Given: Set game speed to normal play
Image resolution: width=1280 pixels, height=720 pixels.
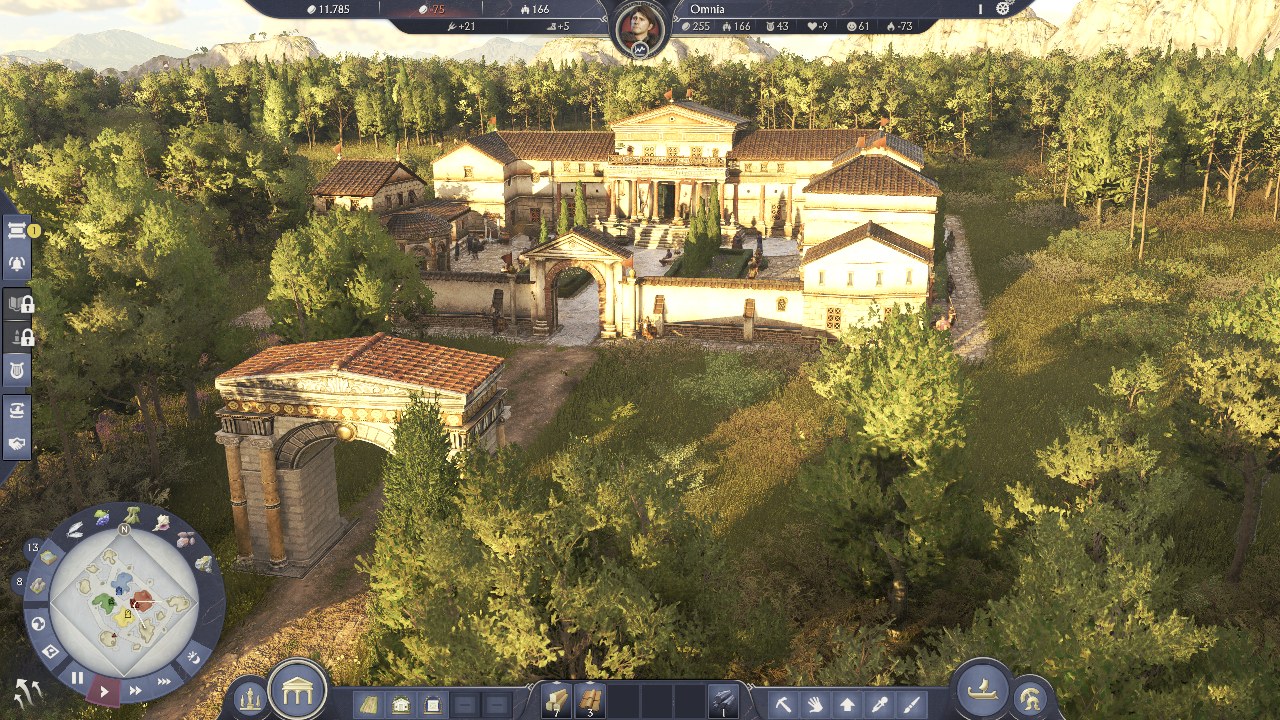Looking at the screenshot, I should tap(104, 690).
